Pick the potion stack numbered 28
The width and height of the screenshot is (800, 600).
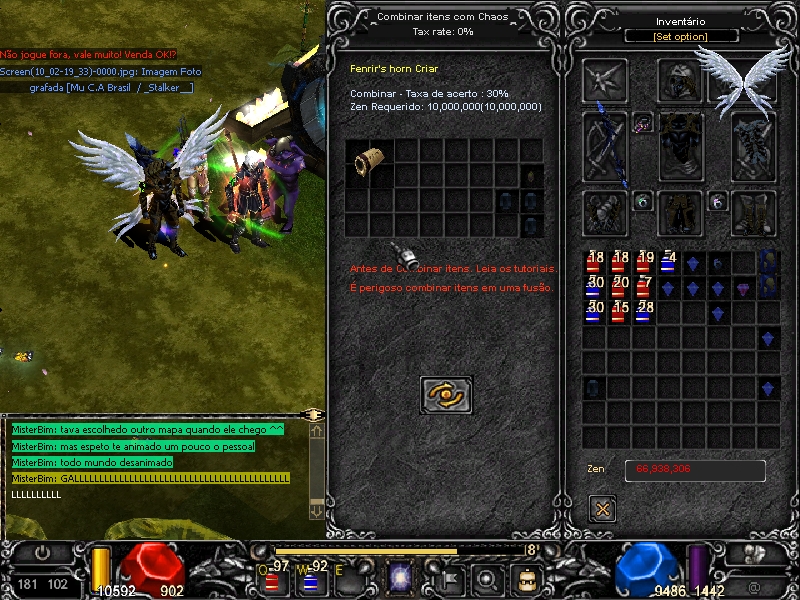click(644, 312)
